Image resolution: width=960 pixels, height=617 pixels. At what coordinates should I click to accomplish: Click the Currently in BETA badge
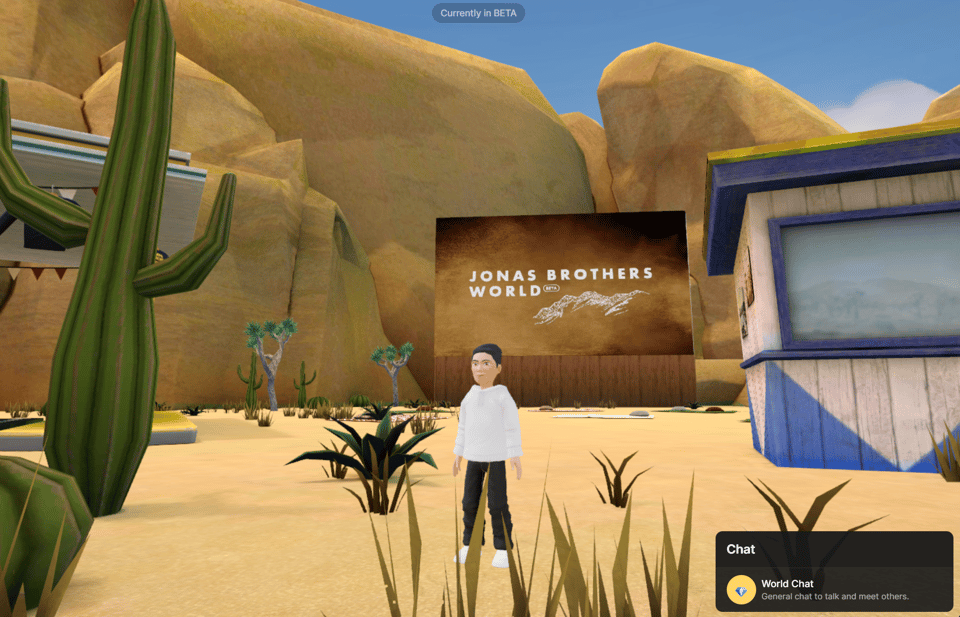478,13
